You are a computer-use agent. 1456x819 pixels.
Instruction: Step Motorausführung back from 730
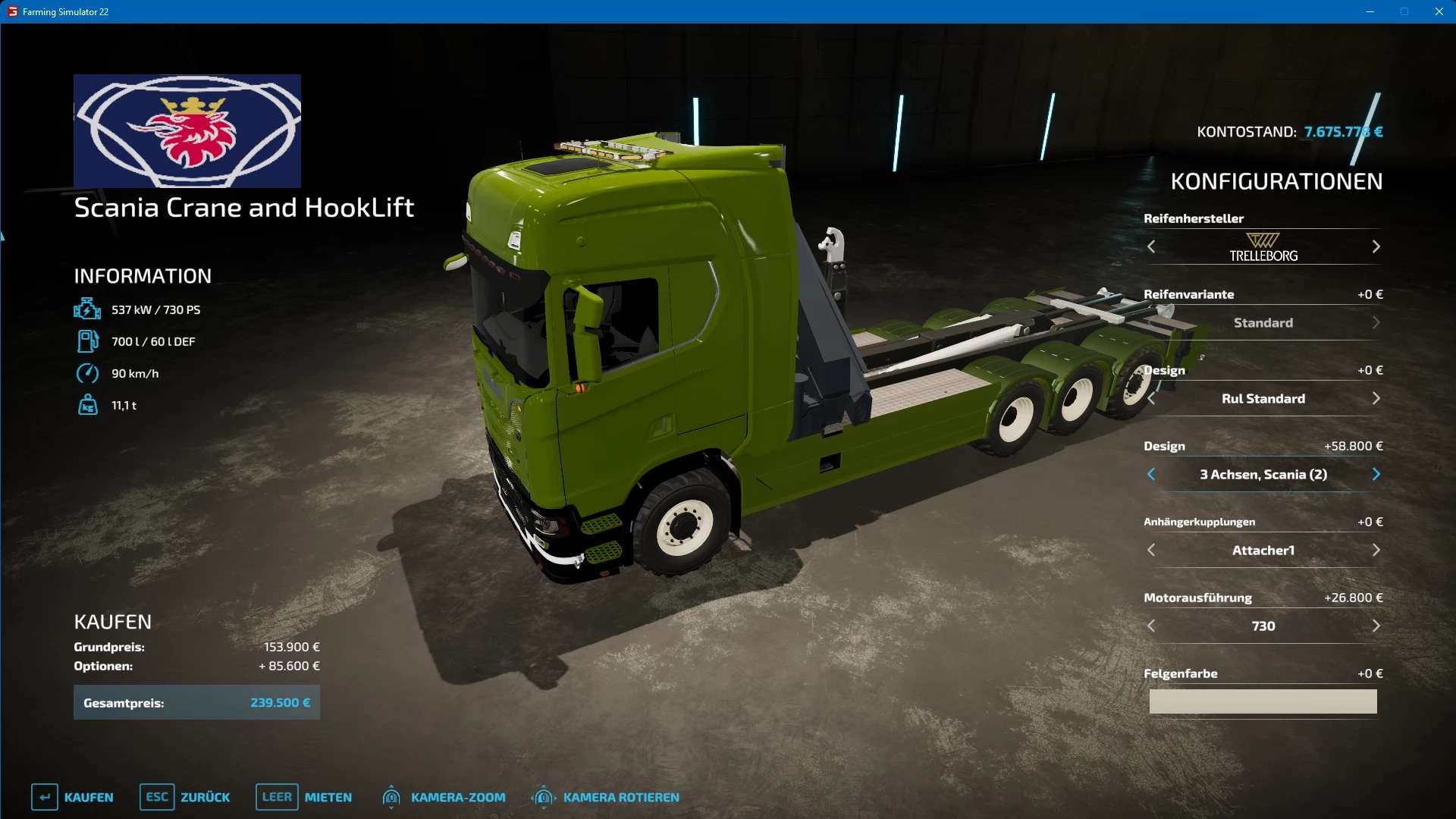click(1151, 626)
